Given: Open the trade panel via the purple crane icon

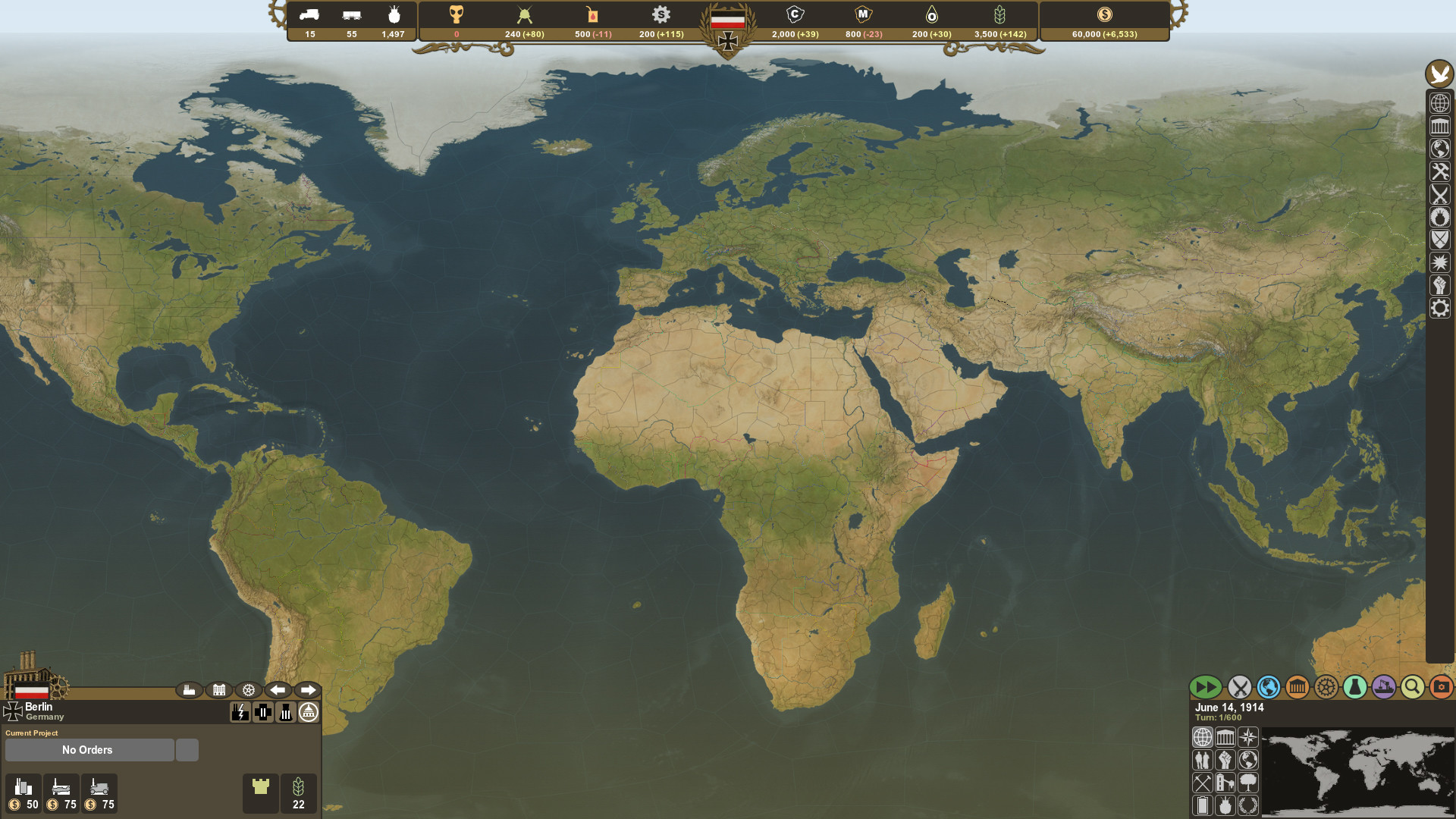Looking at the screenshot, I should (x=1383, y=688).
